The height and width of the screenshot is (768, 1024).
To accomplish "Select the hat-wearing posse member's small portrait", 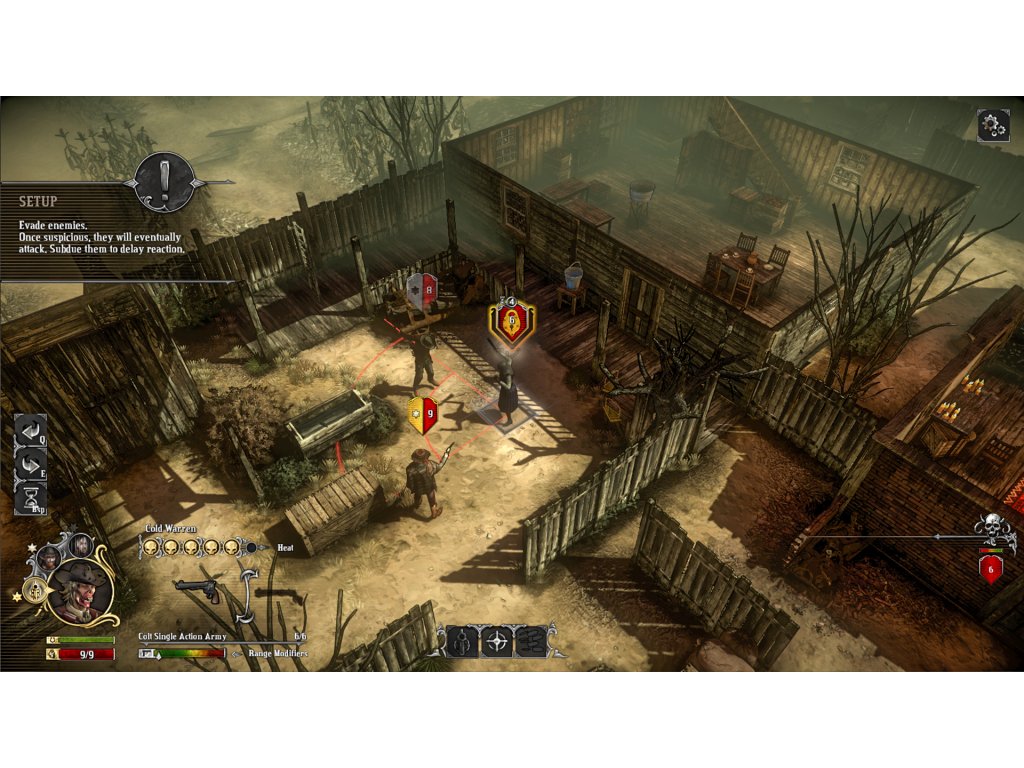I will pos(49,557).
